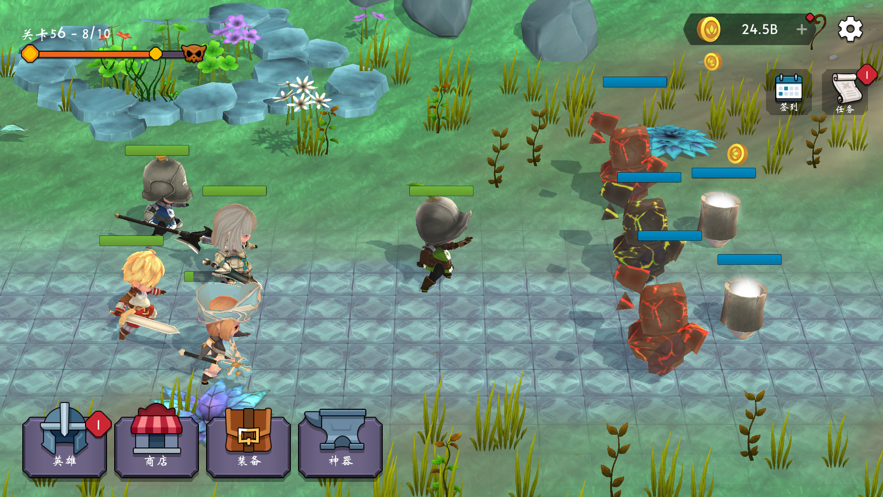Open the settings gear
The image size is (883, 497).
pos(850,29)
